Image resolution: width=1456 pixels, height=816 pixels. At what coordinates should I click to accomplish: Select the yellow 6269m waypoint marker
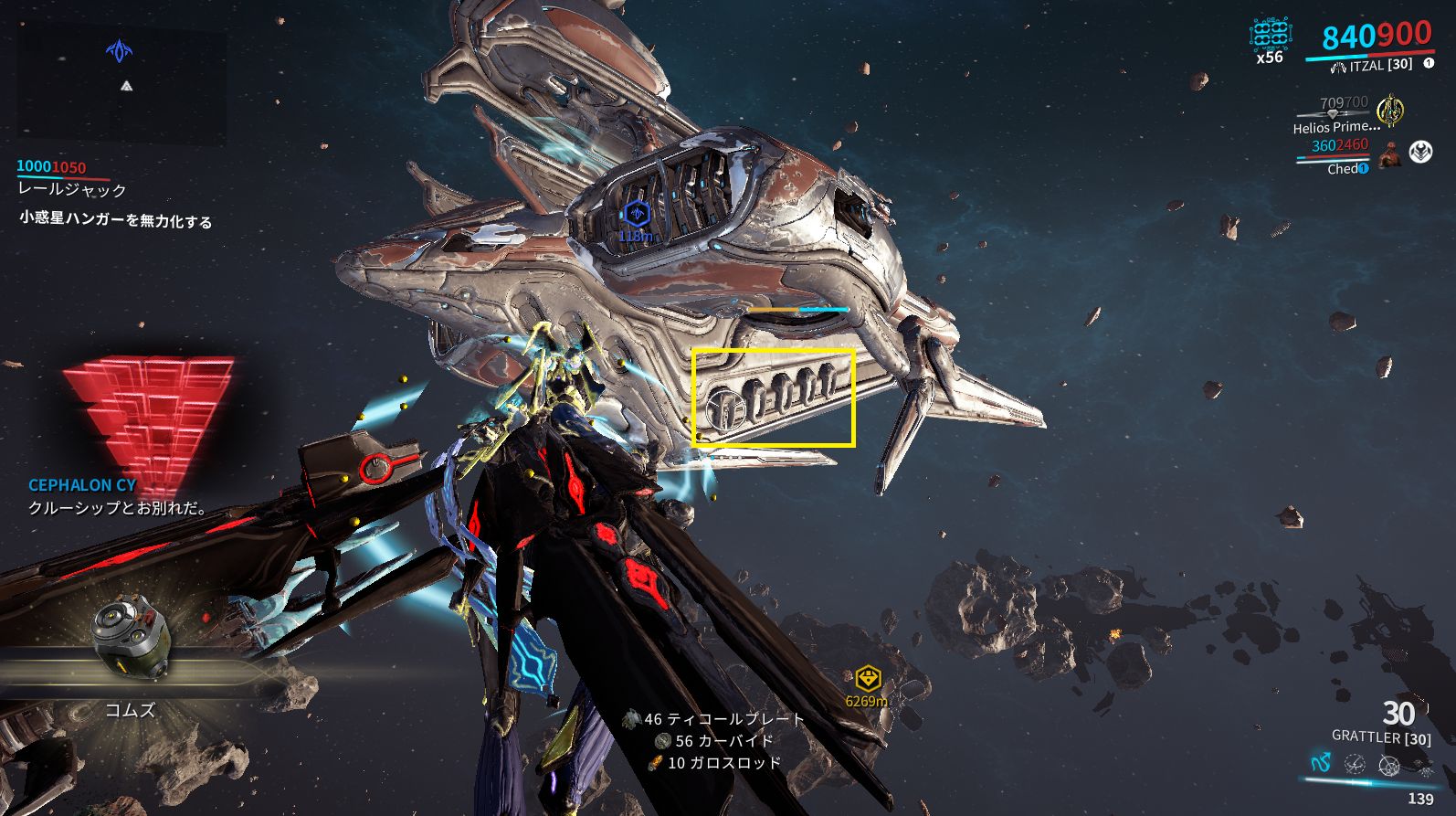click(x=867, y=678)
